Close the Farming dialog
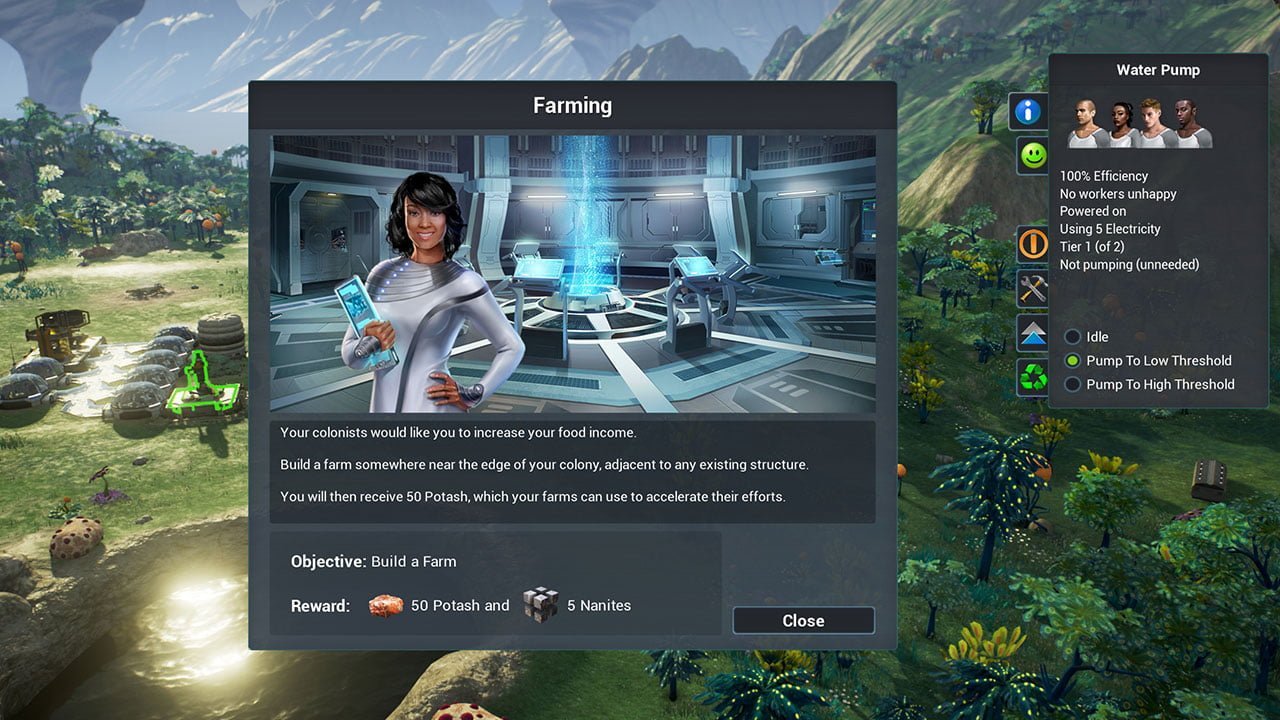 tap(803, 620)
